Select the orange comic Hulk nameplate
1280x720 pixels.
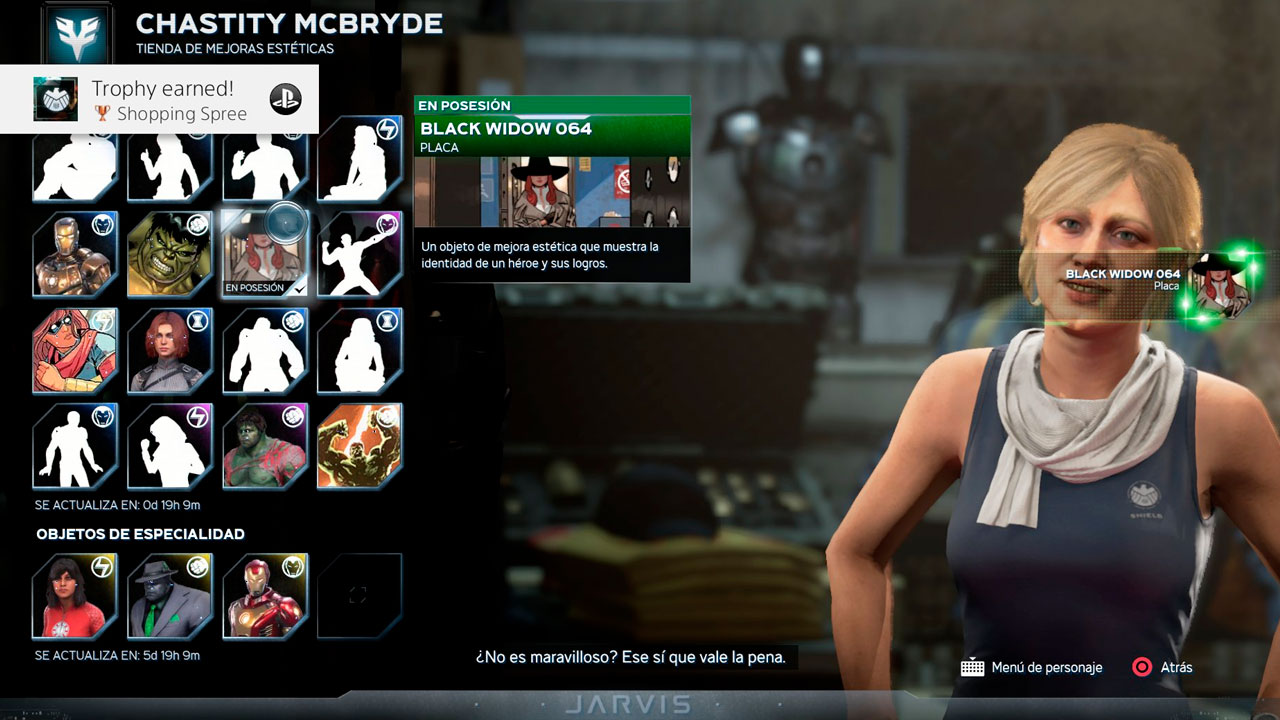pos(359,446)
